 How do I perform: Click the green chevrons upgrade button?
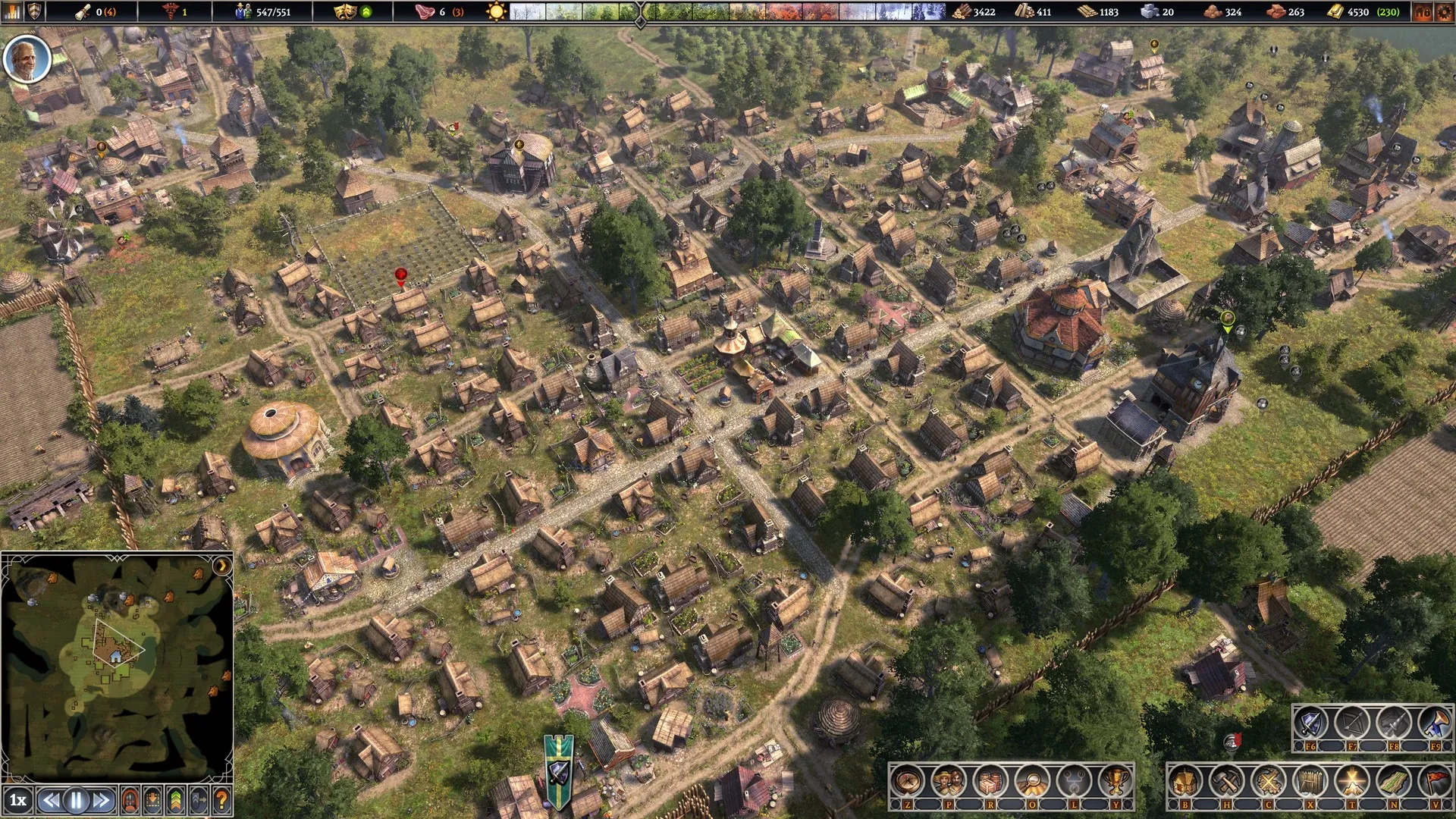(x=175, y=800)
